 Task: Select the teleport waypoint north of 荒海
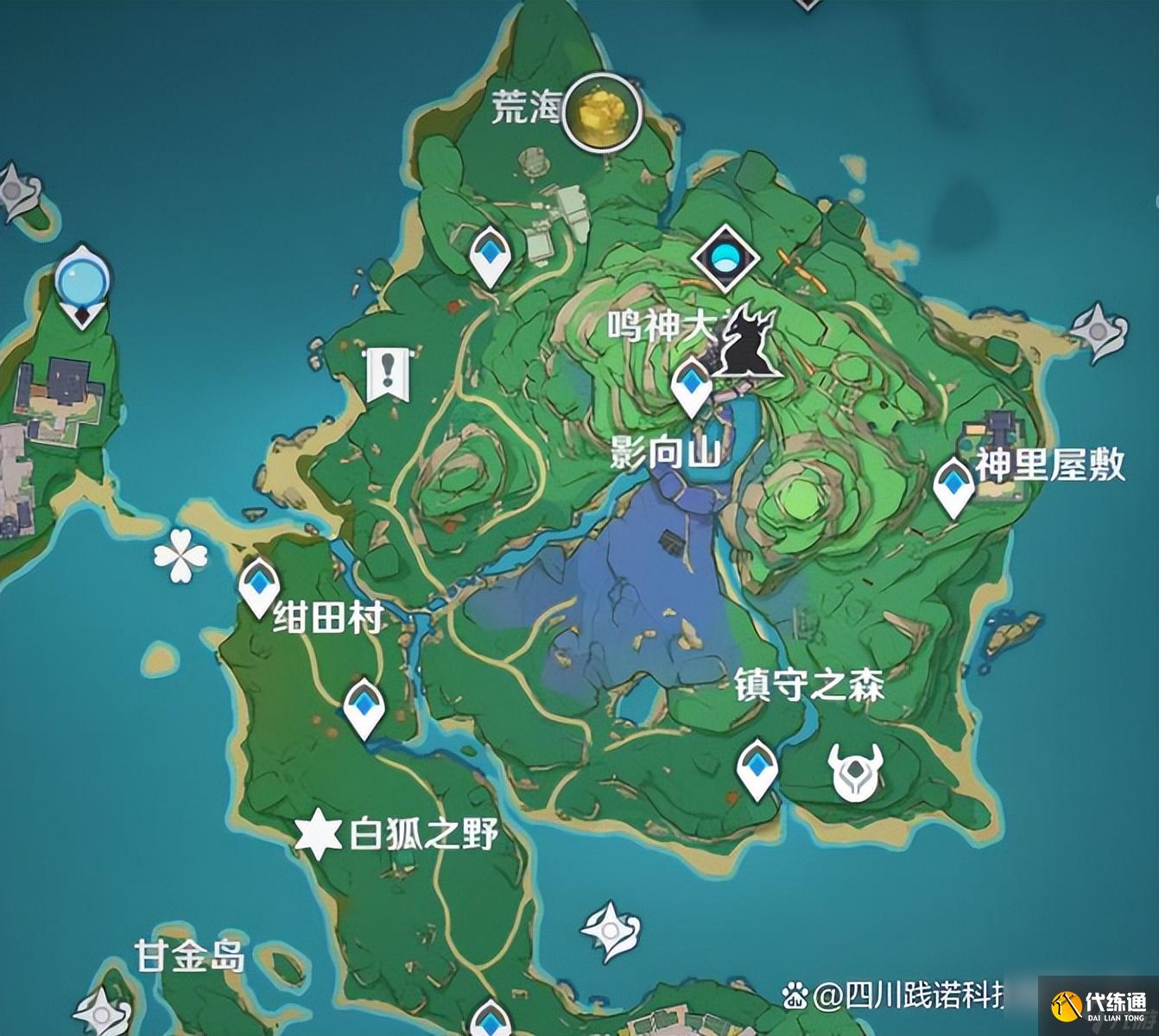tap(489, 255)
